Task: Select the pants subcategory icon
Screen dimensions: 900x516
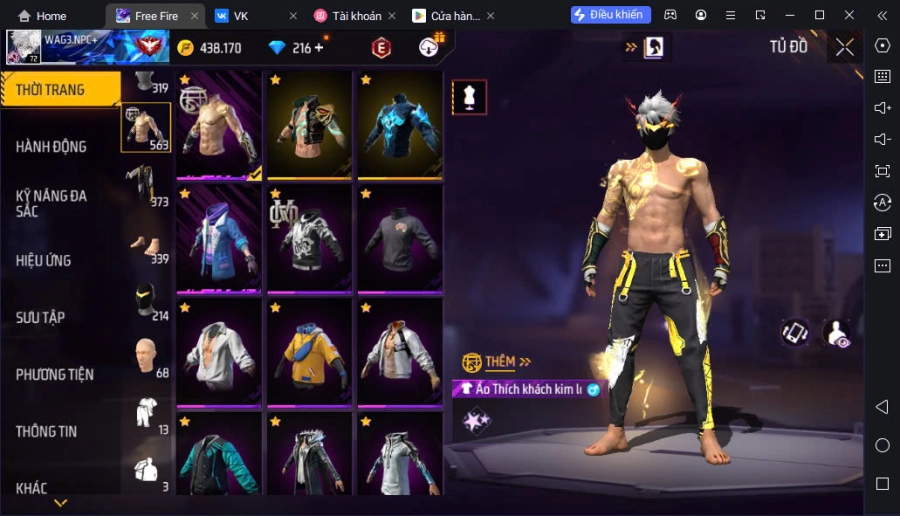Action: click(x=141, y=185)
